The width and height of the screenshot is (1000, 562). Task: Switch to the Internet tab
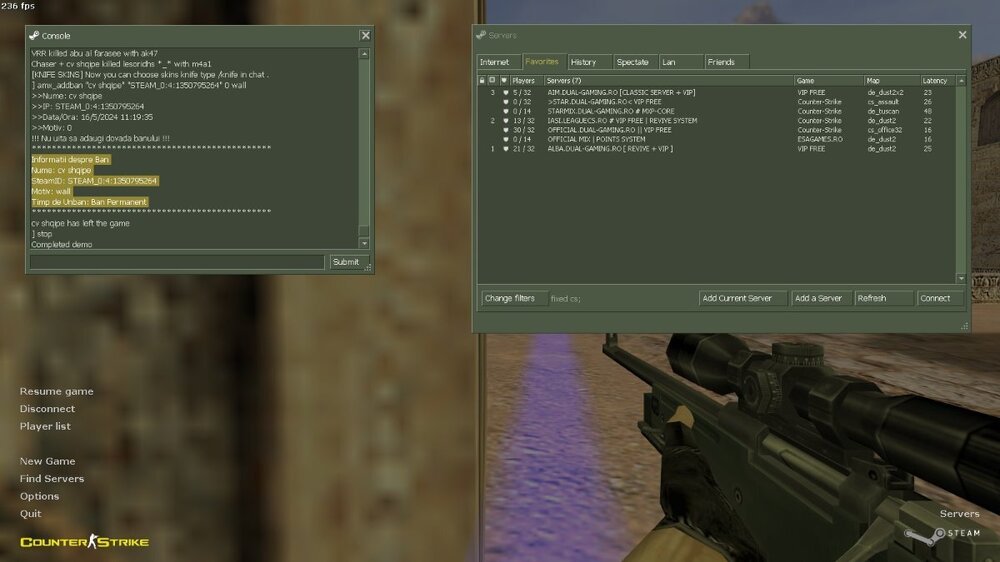(x=494, y=62)
